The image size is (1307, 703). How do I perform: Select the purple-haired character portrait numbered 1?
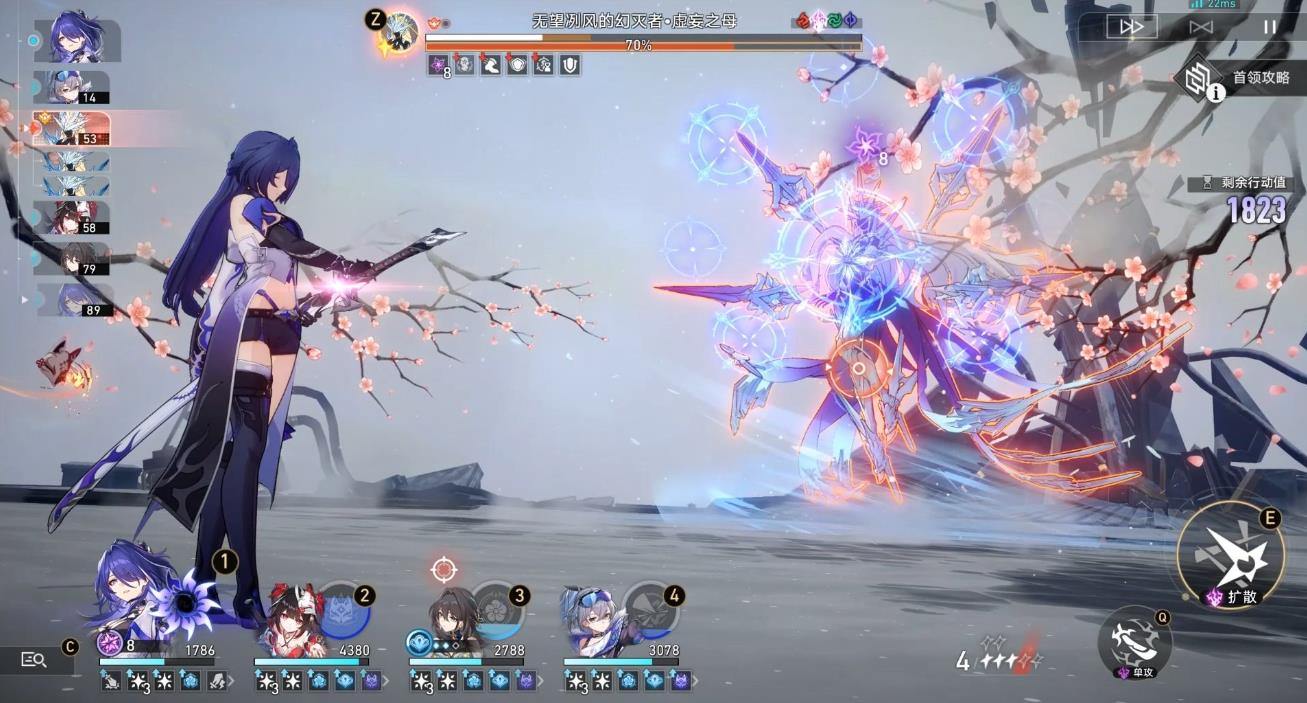pyautogui.click(x=125, y=593)
